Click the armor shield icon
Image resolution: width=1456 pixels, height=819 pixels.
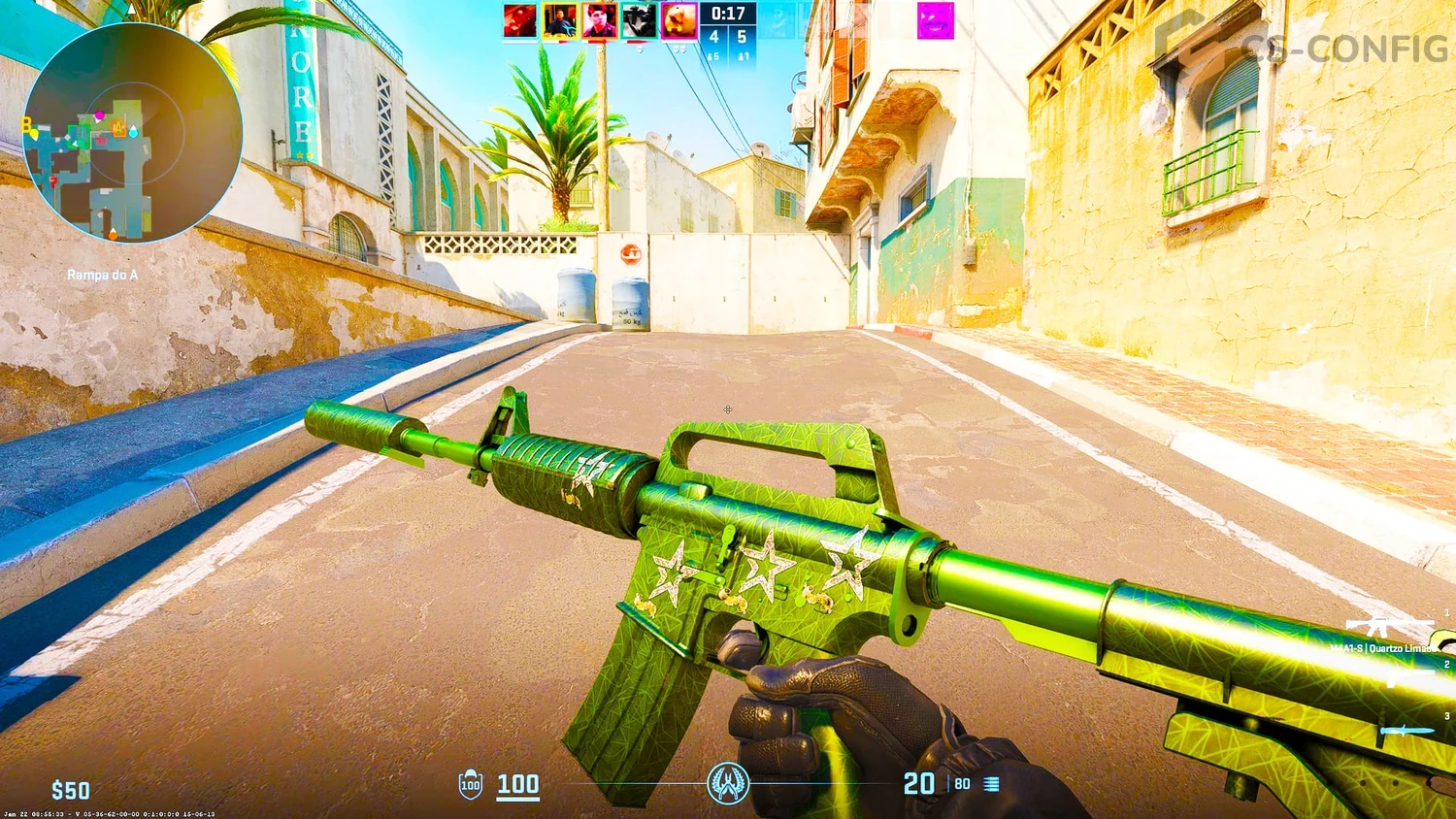point(471,784)
